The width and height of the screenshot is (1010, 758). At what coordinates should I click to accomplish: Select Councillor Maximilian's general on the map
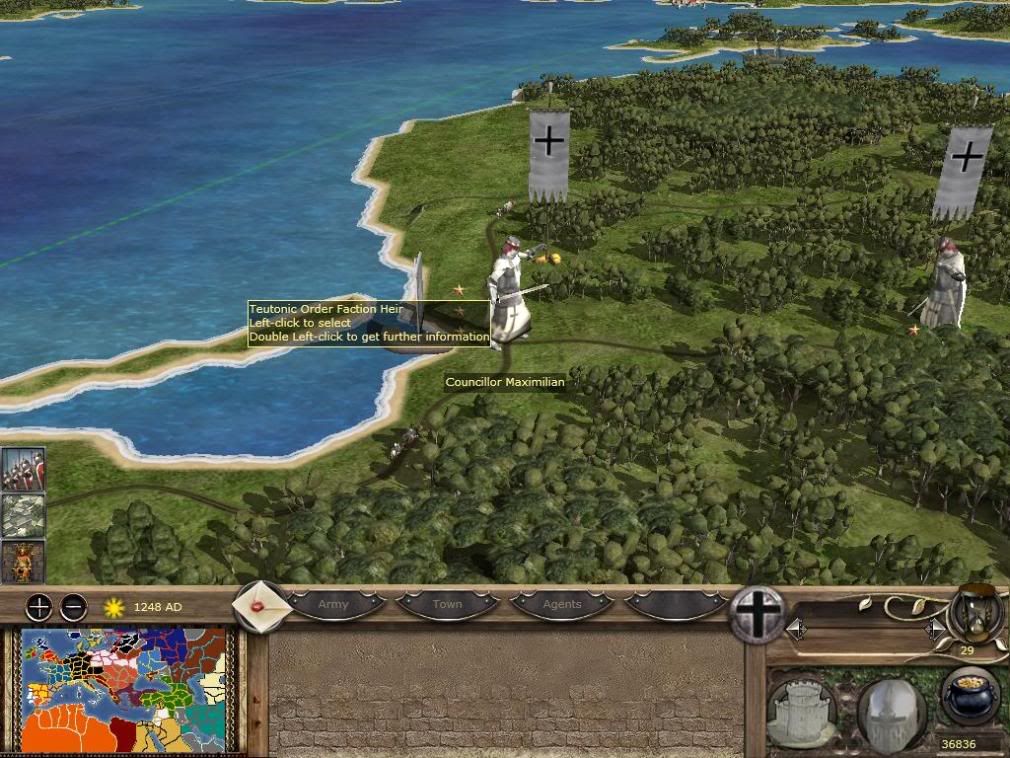click(x=510, y=295)
